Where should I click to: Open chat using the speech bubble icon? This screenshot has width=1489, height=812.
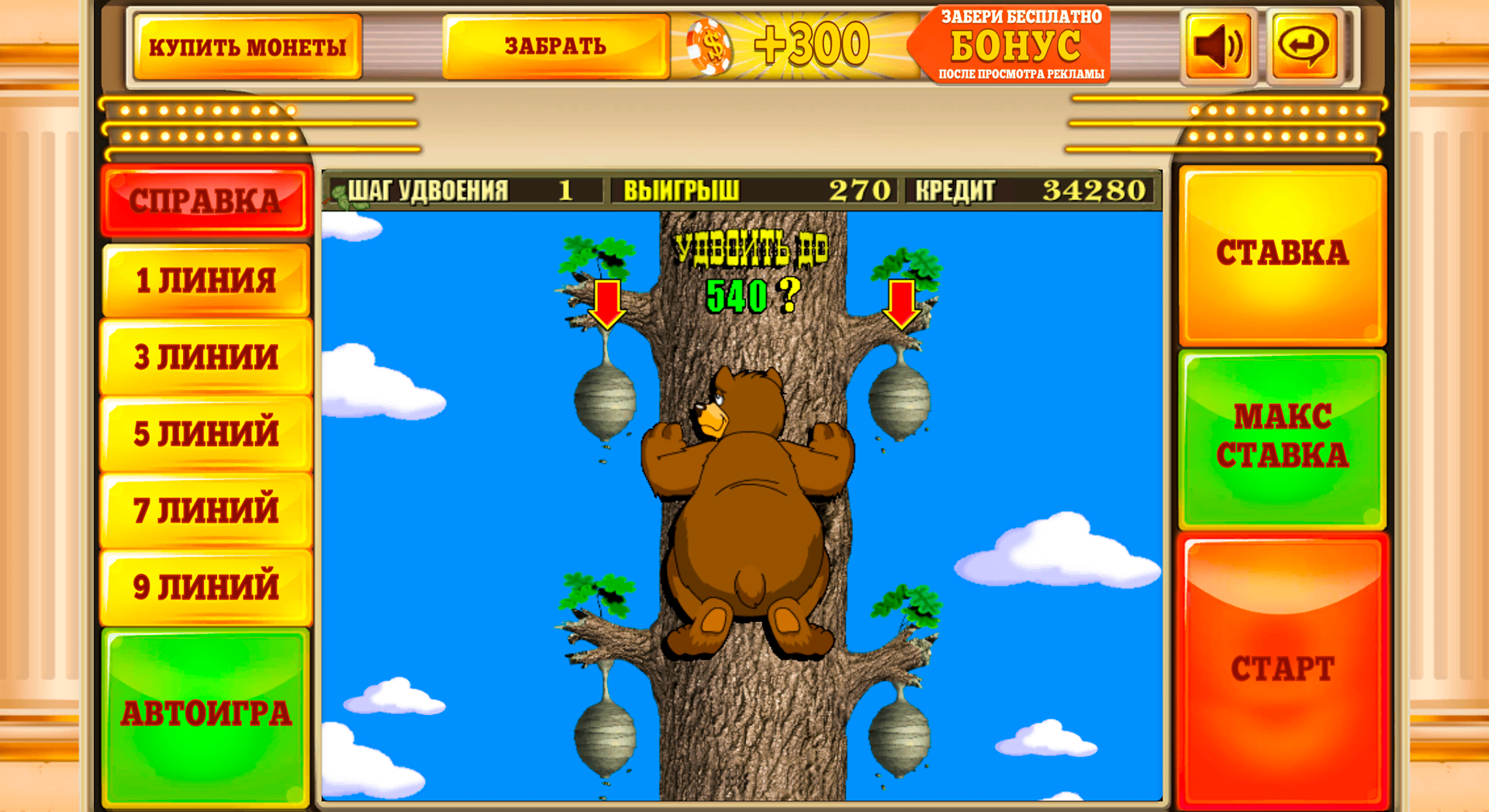click(1304, 44)
